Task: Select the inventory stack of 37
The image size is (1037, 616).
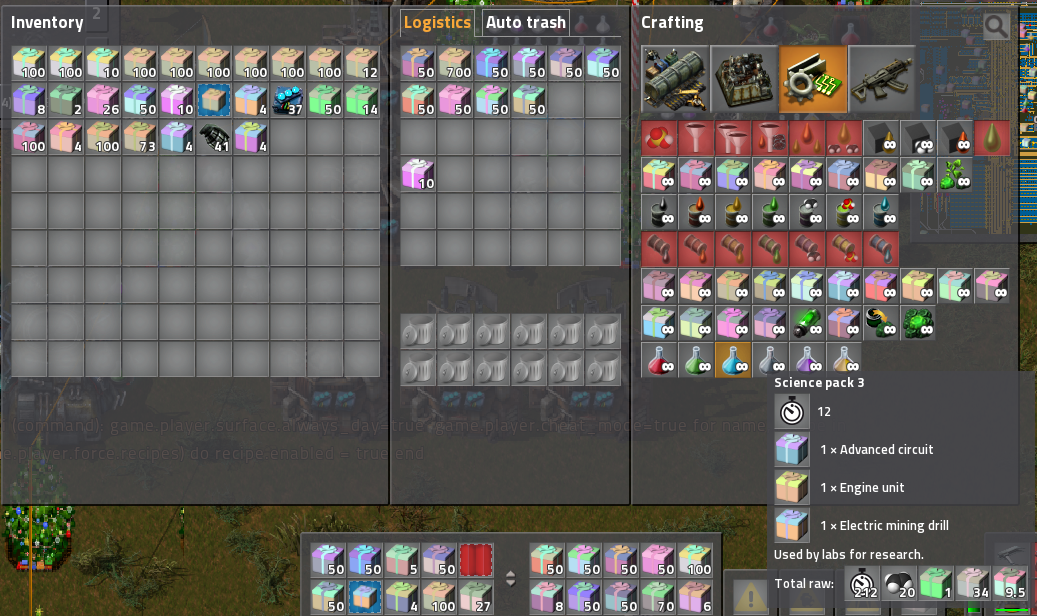Action: [x=288, y=100]
